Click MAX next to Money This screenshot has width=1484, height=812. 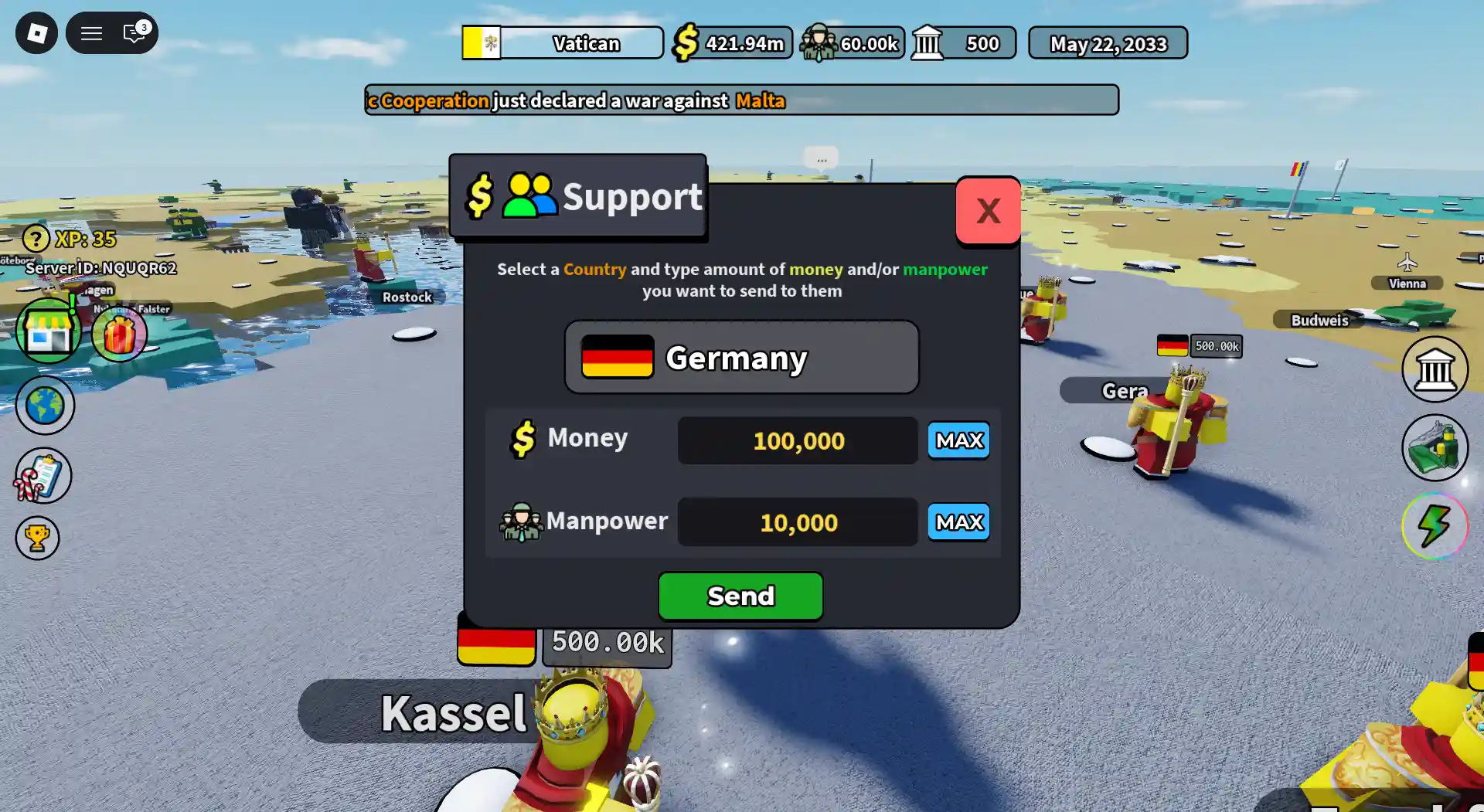click(x=958, y=440)
